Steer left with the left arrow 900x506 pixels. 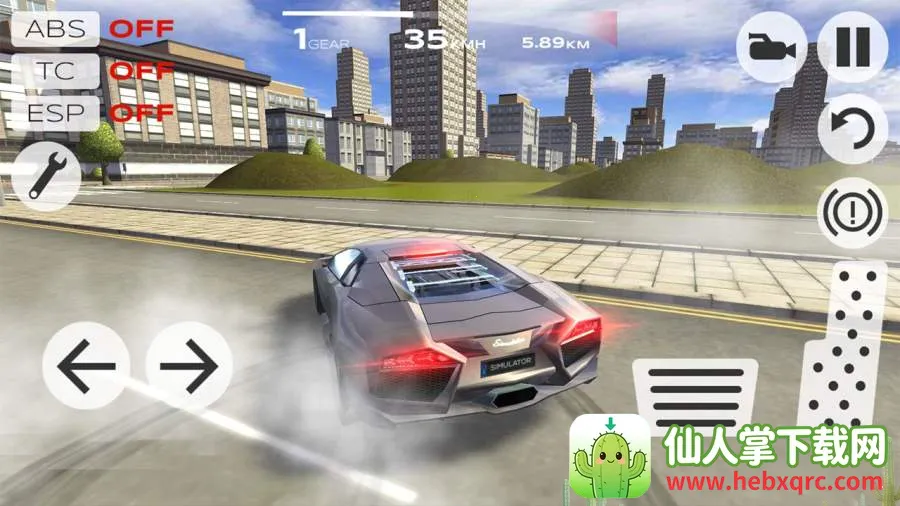click(87, 366)
